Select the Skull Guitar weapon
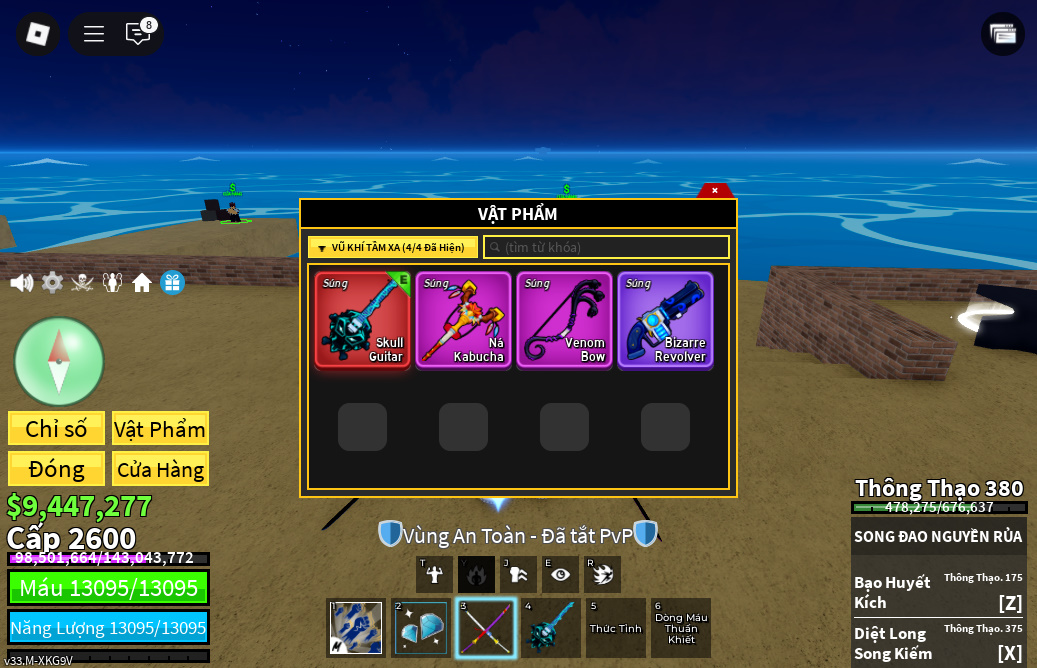The image size is (1037, 668). 362,320
